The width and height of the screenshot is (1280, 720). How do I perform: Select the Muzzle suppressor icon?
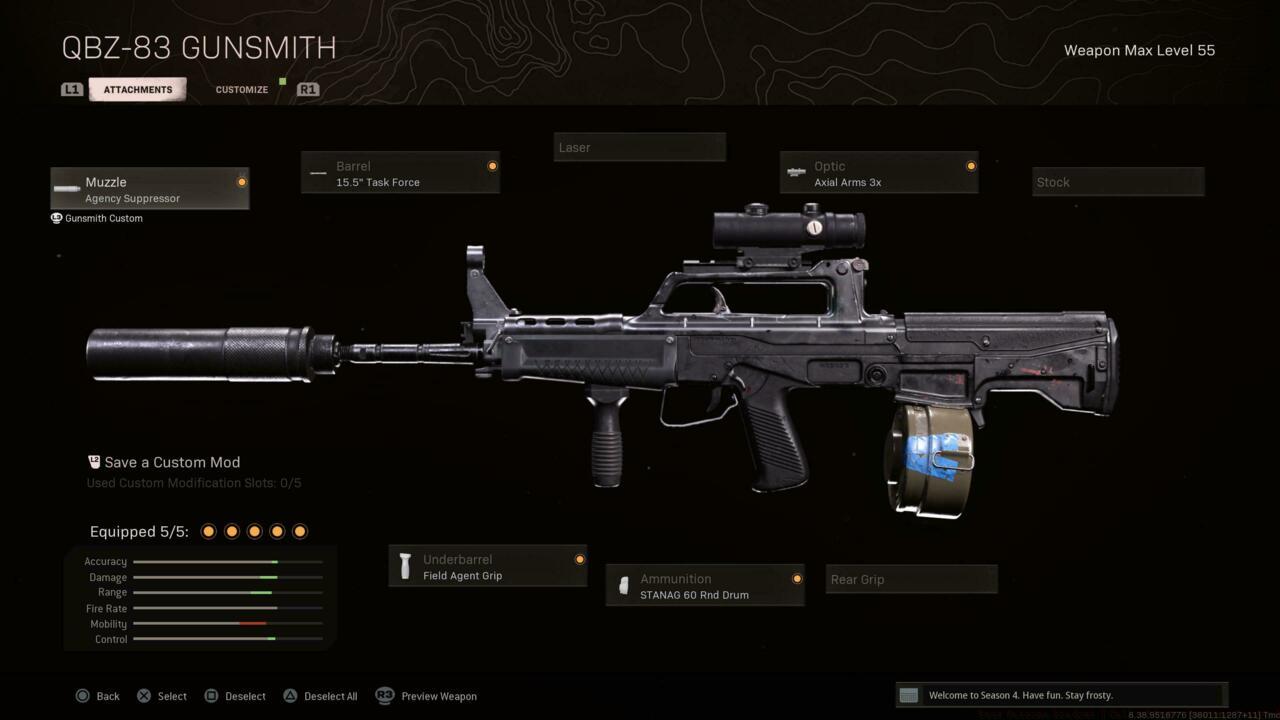(x=66, y=190)
